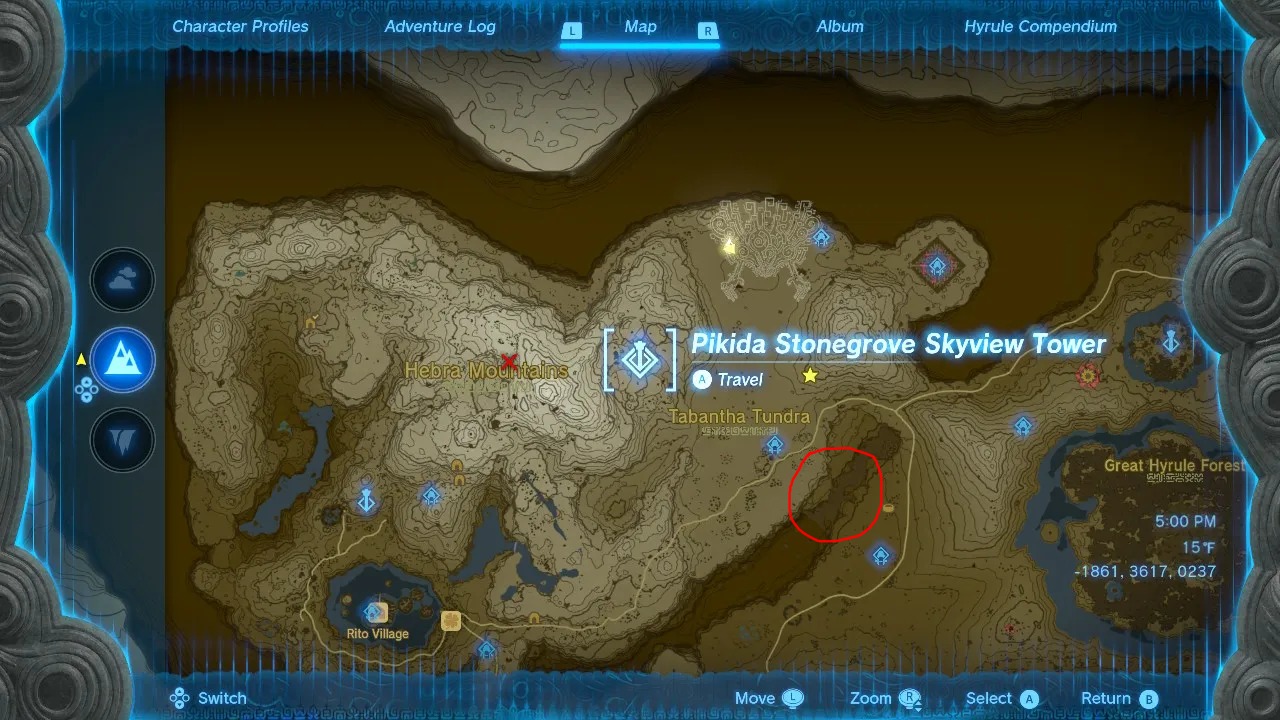Viewport: 1280px width, 720px height.
Task: Open the Adventure Log tab
Action: pos(440,27)
